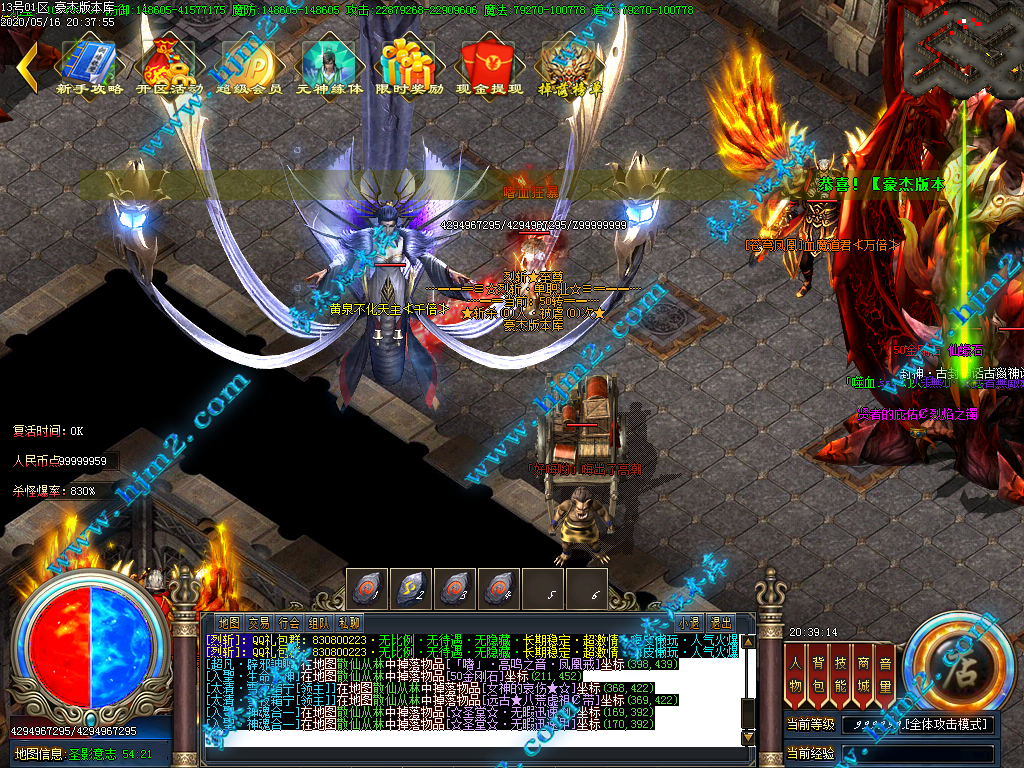Image resolution: width=1024 pixels, height=768 pixels.
Task: Open the 行会 guild tab
Action: (x=289, y=623)
